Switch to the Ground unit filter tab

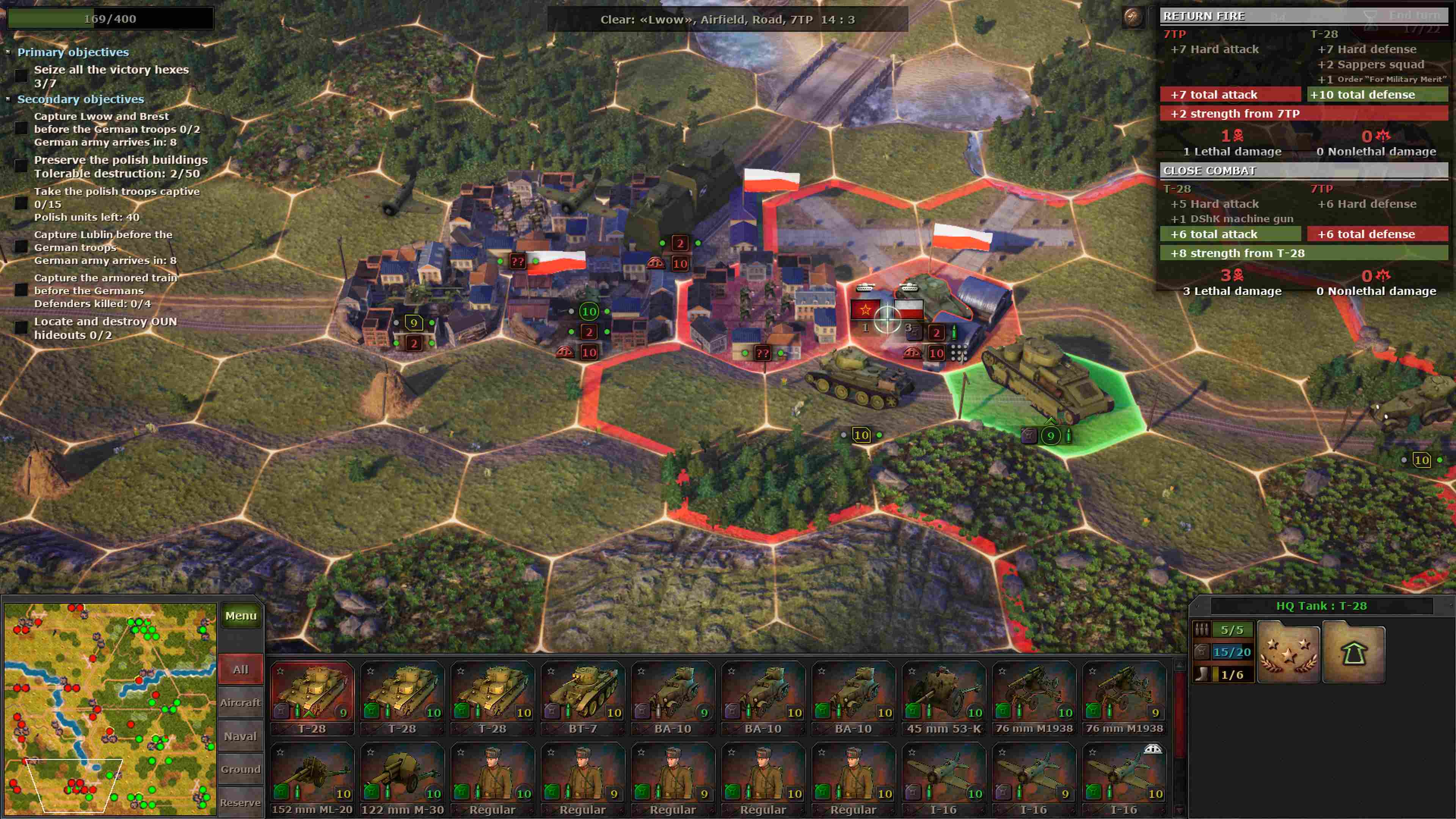(242, 769)
